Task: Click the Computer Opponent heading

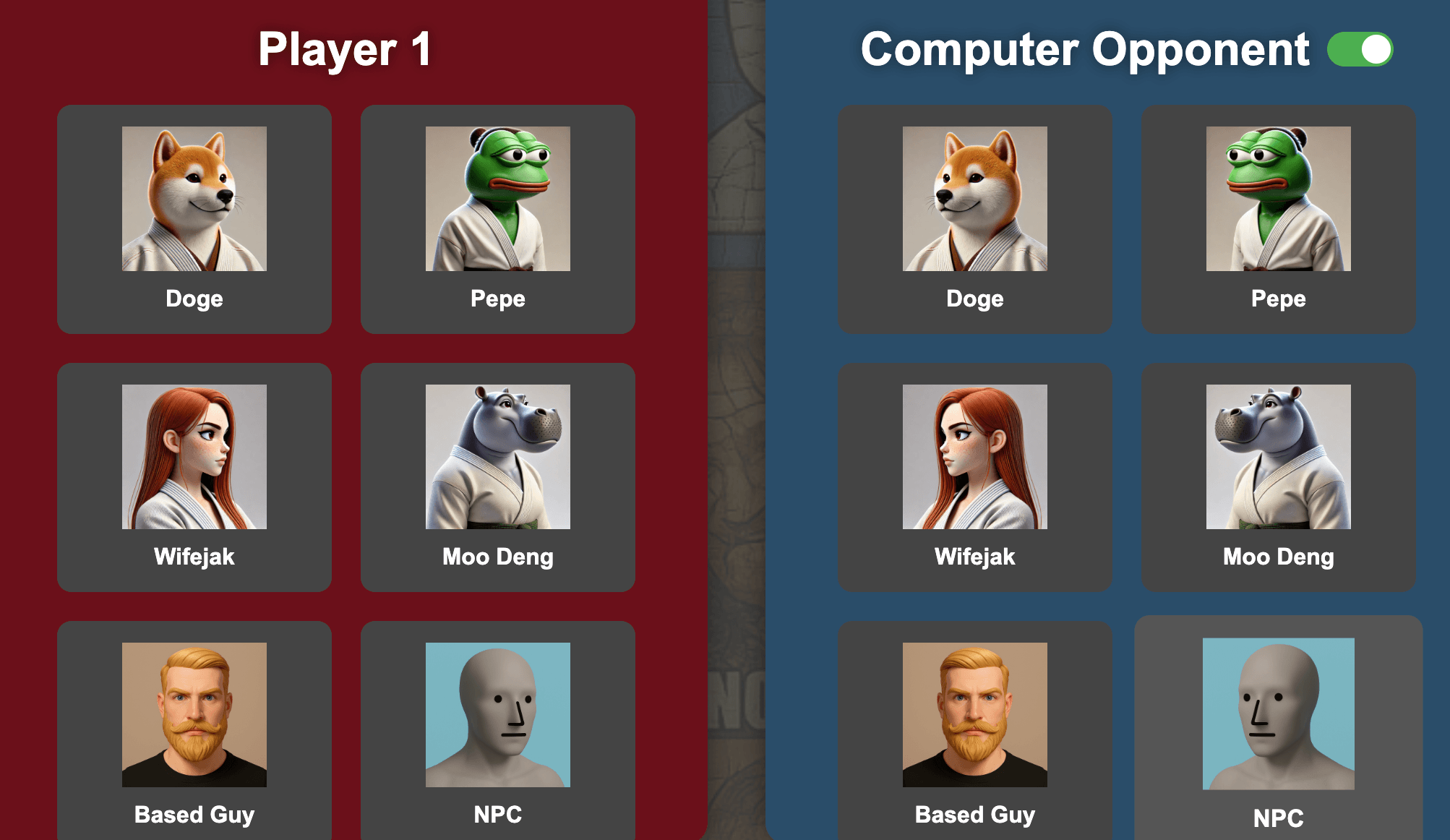Action: coord(1084,49)
